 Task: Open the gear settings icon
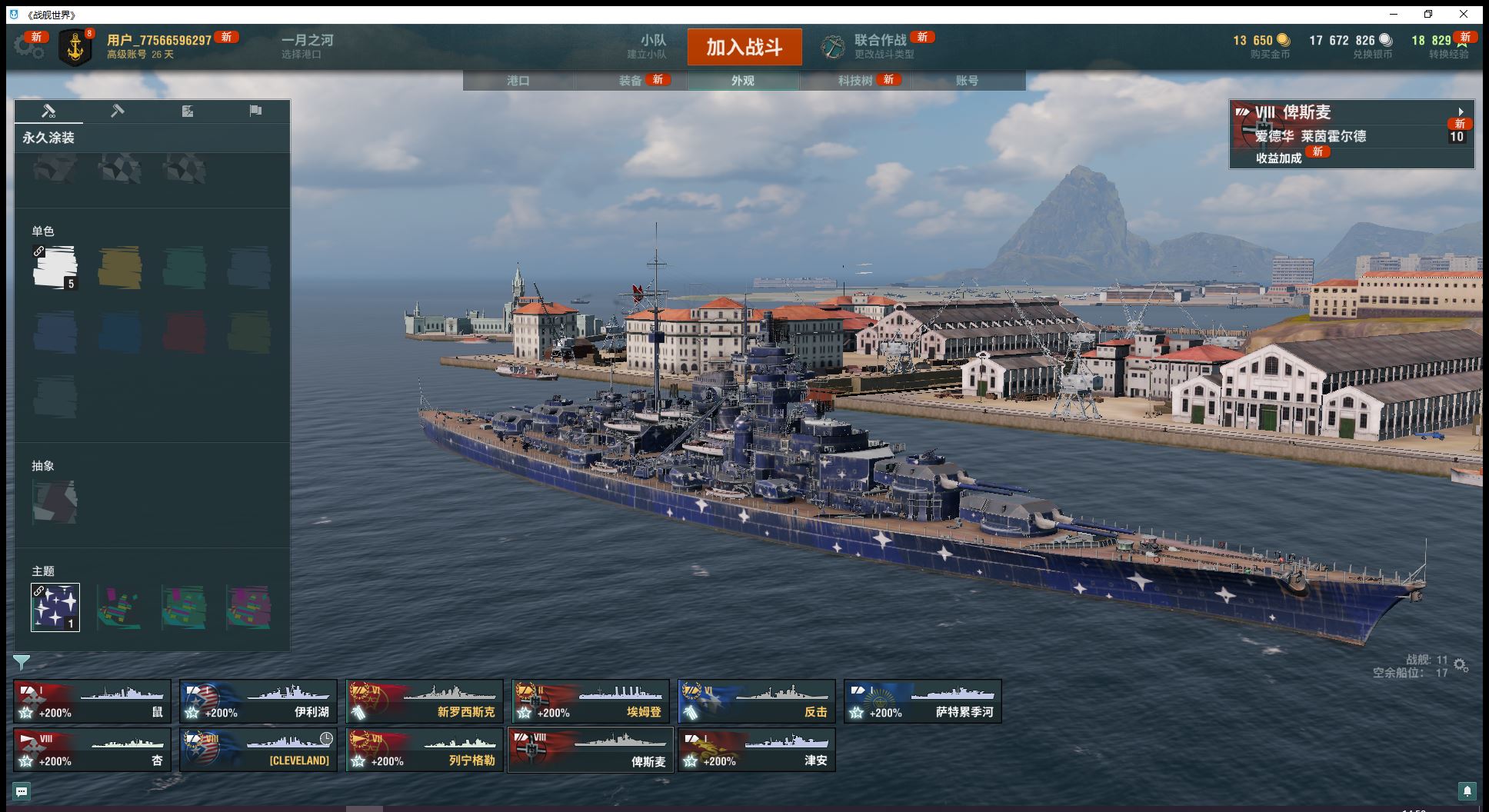point(28,48)
